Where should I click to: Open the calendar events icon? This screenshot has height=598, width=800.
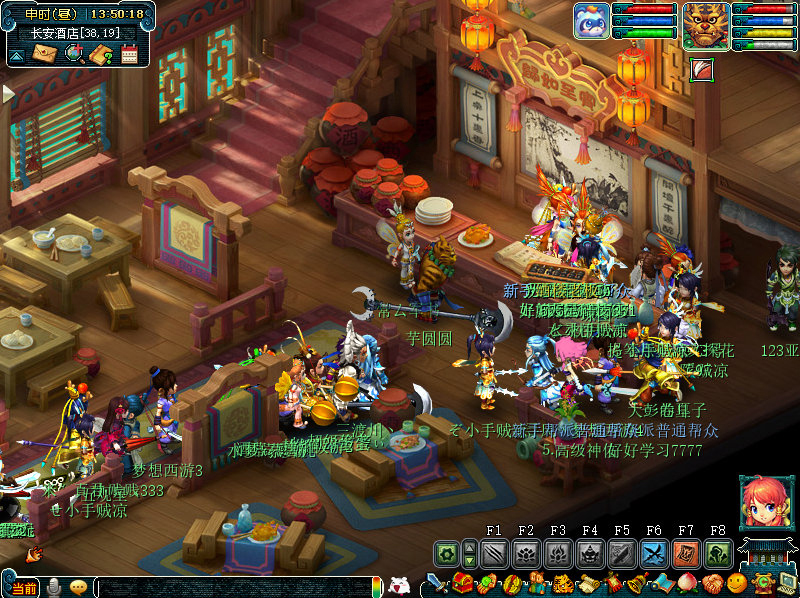point(128,54)
